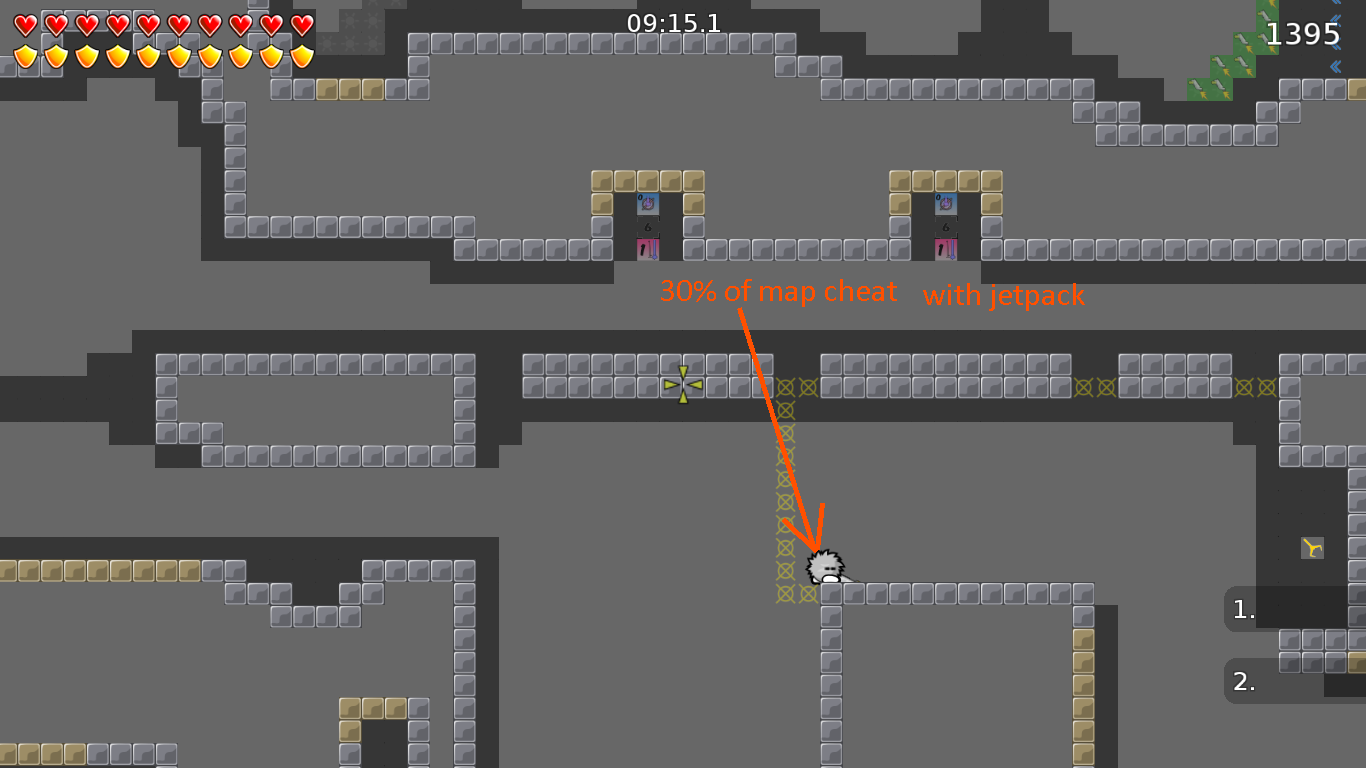Click the orange text 30% of map cheat

(x=777, y=291)
